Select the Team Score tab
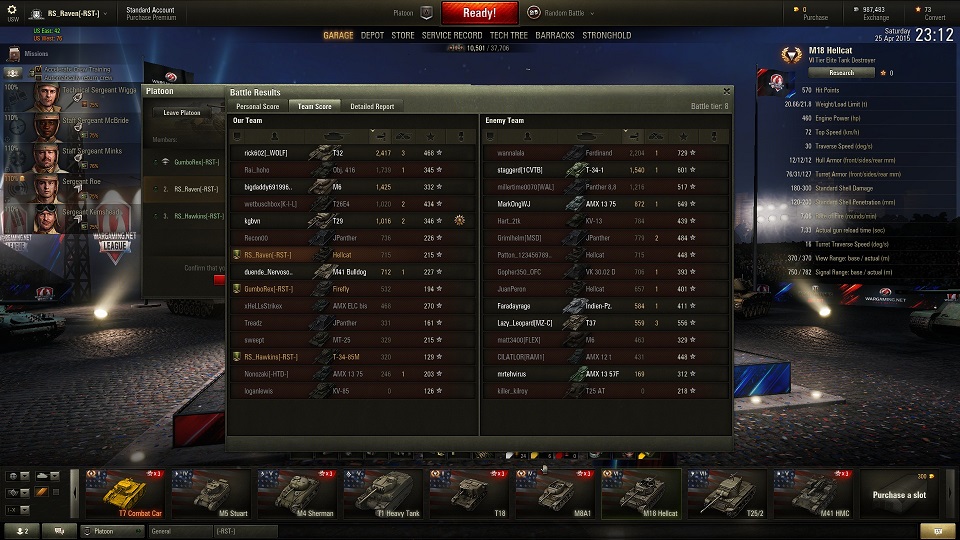Screen dimensions: 960x540 (315, 106)
